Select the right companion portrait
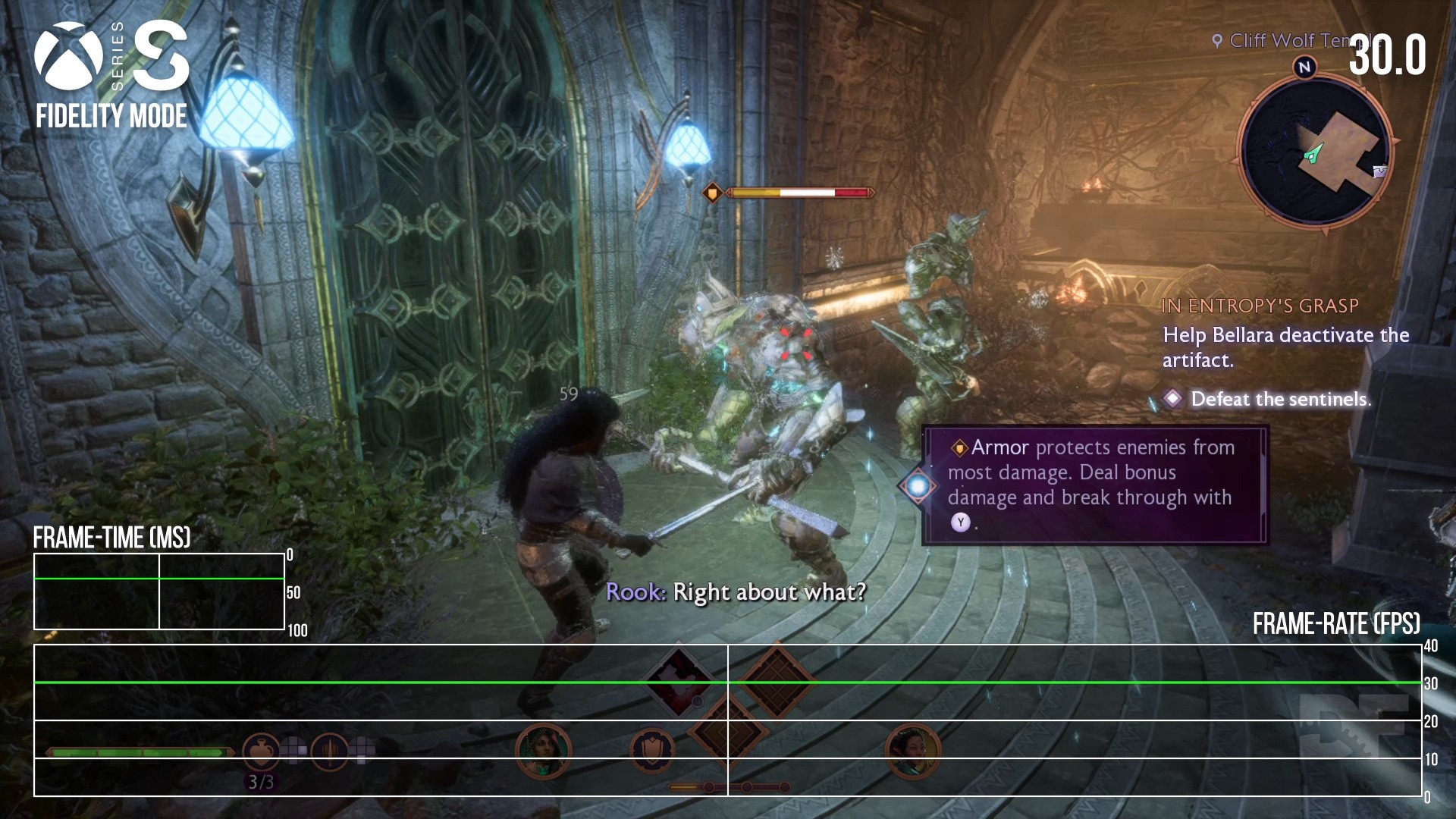The height and width of the screenshot is (819, 1456). [x=913, y=751]
